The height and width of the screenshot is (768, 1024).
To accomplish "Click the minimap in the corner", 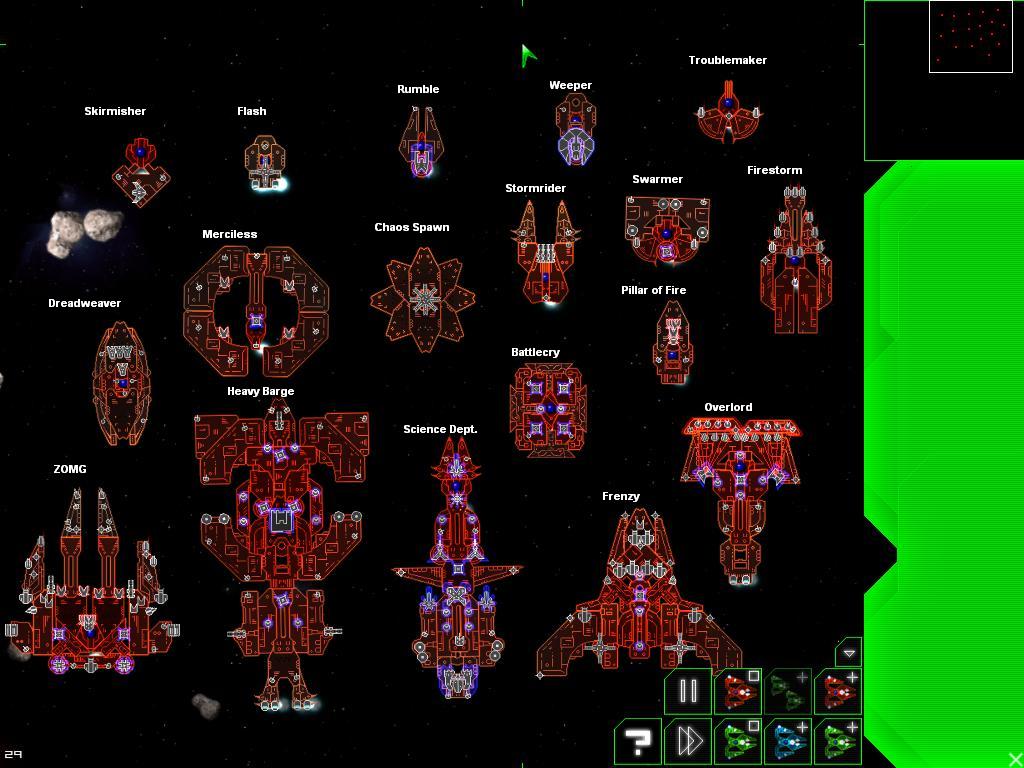I will click(x=970, y=37).
